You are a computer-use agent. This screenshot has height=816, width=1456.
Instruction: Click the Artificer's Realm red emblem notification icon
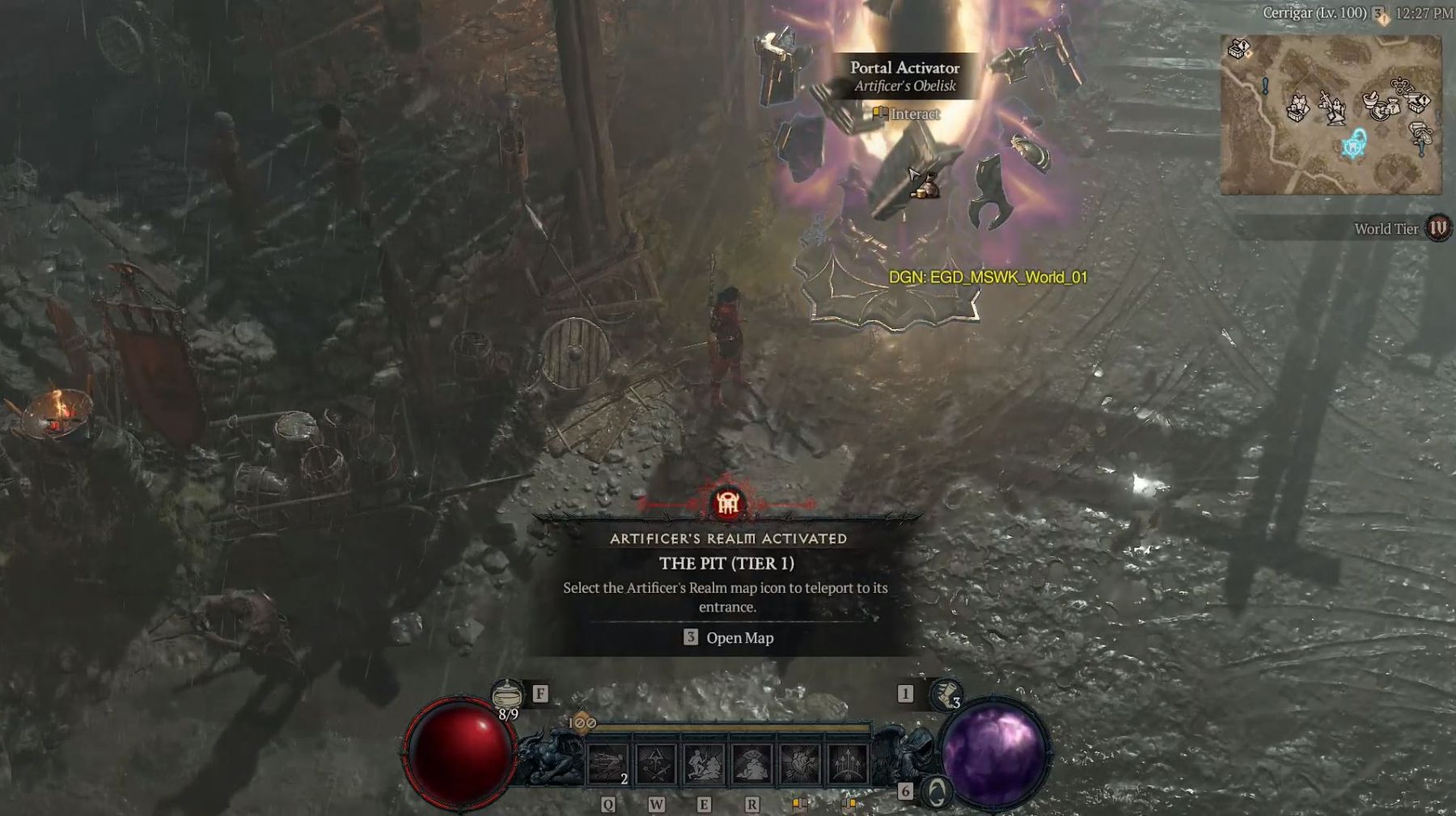[x=728, y=503]
